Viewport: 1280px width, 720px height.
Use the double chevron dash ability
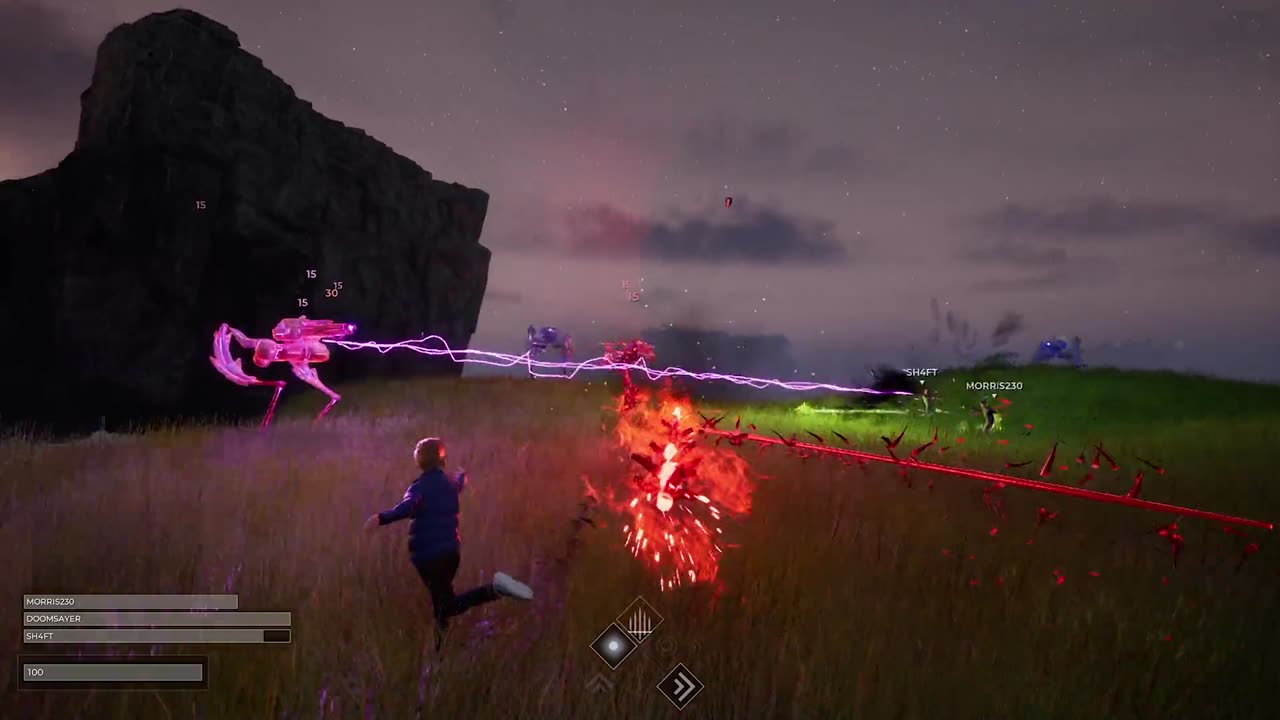click(680, 686)
